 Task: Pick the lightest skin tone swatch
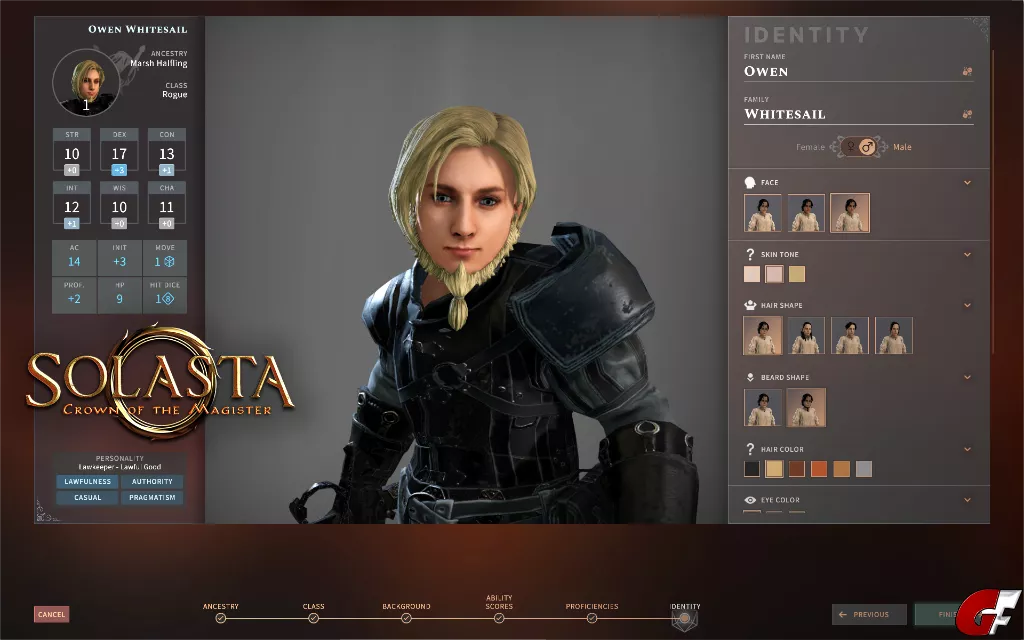[752, 274]
